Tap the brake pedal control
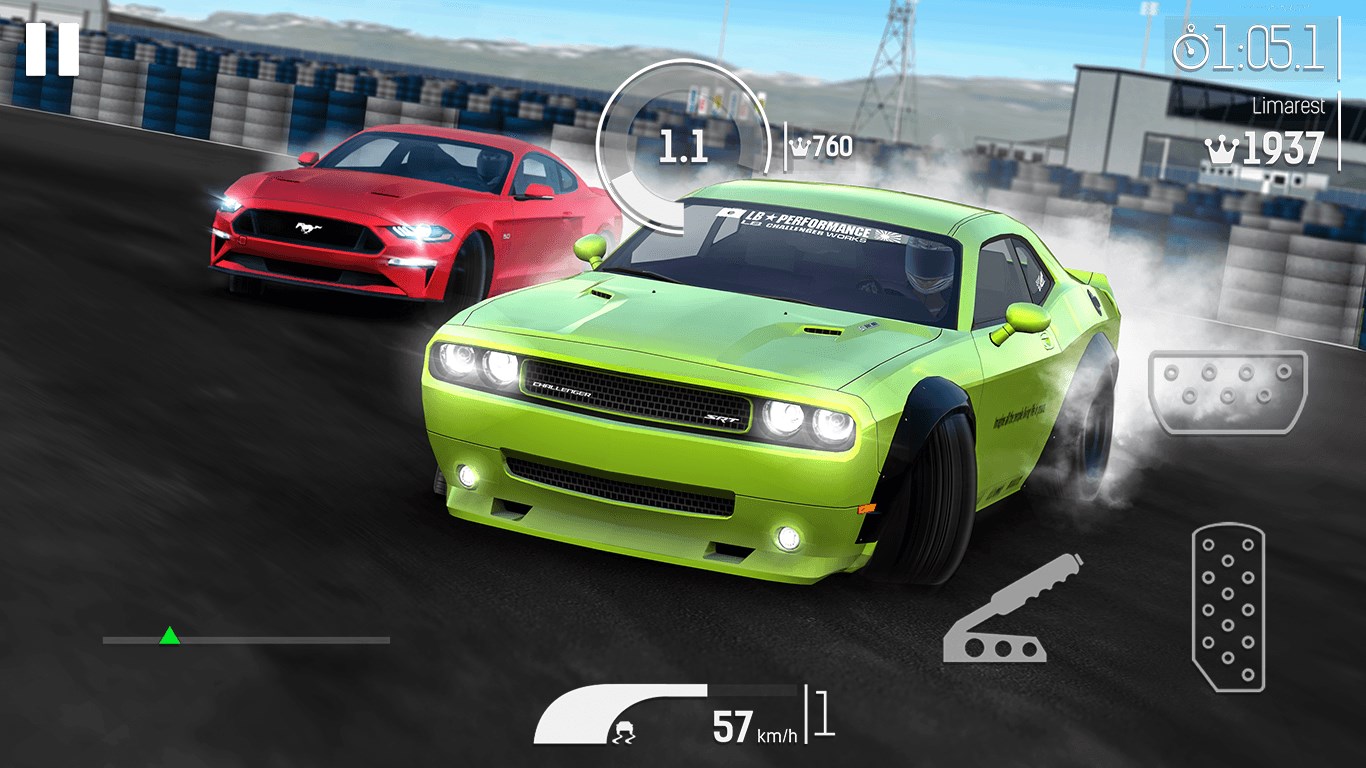The height and width of the screenshot is (768, 1366). click(x=1227, y=392)
